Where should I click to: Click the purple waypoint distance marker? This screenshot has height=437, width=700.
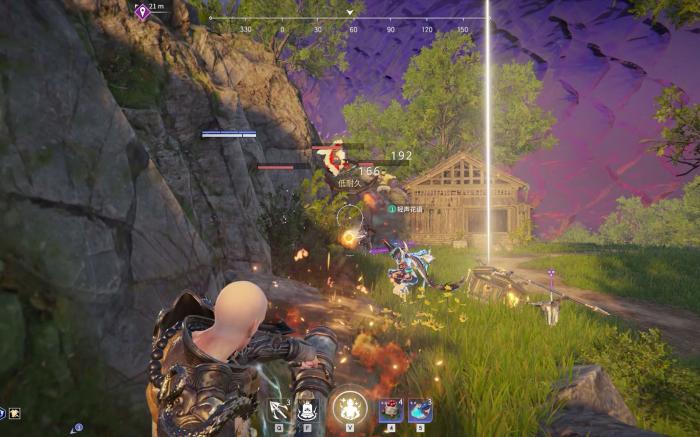(143, 11)
